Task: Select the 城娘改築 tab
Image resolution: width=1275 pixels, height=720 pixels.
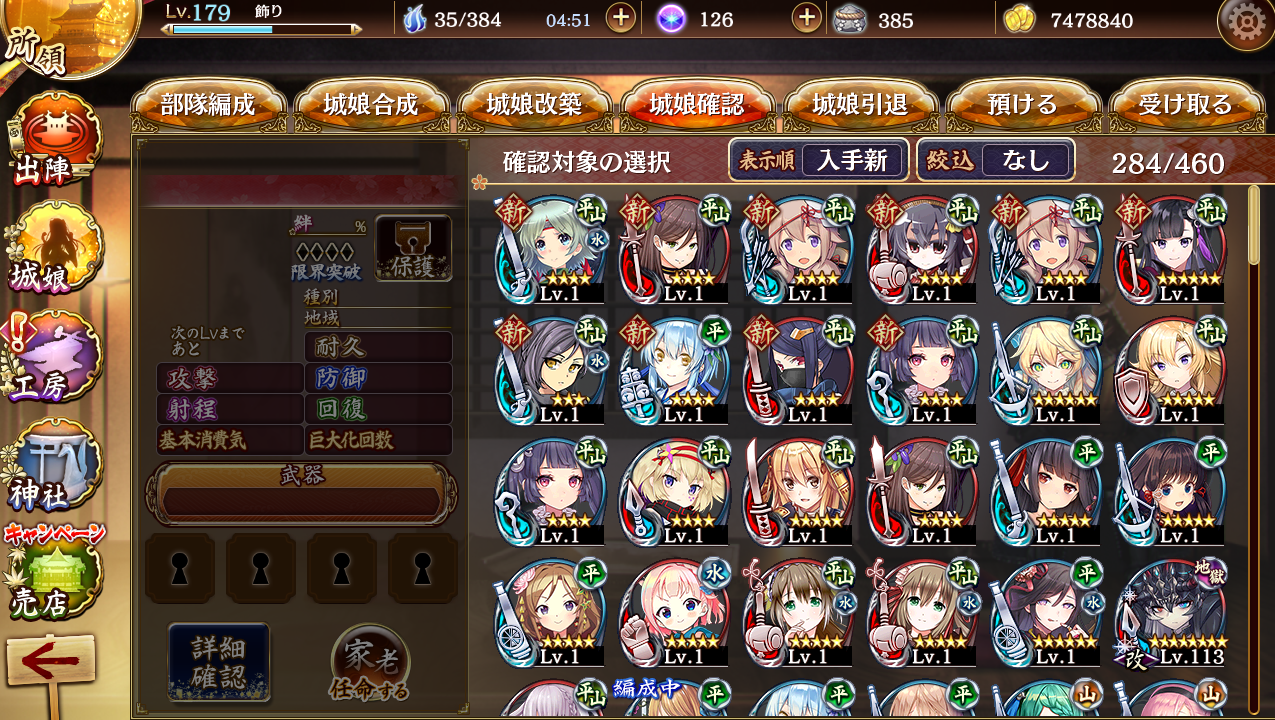Action: pyautogui.click(x=534, y=105)
